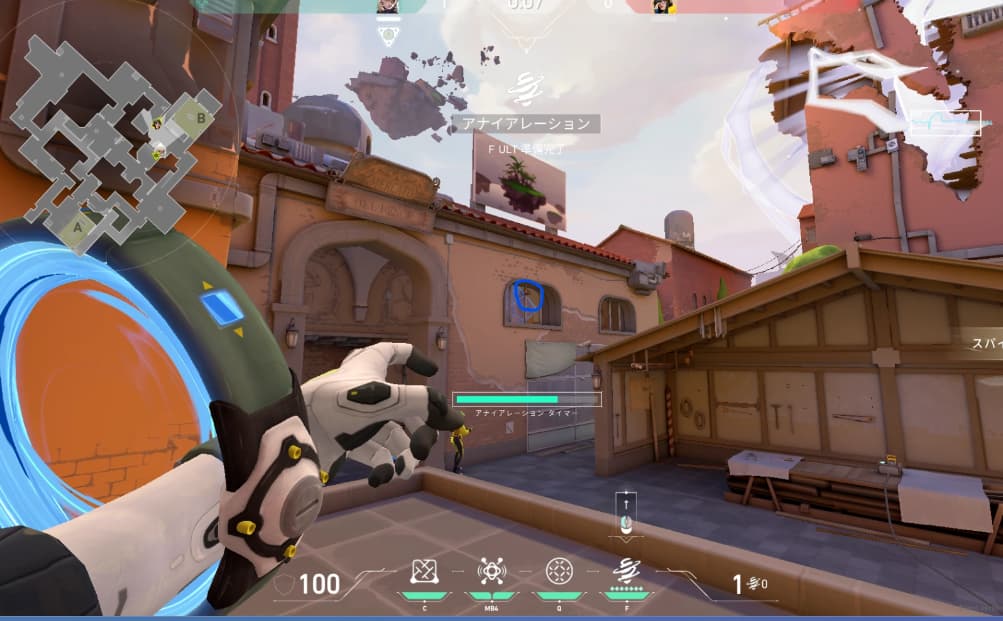The image size is (1003, 621).
Task: Activate the F swirling vortex ultimate
Action: coord(626,571)
